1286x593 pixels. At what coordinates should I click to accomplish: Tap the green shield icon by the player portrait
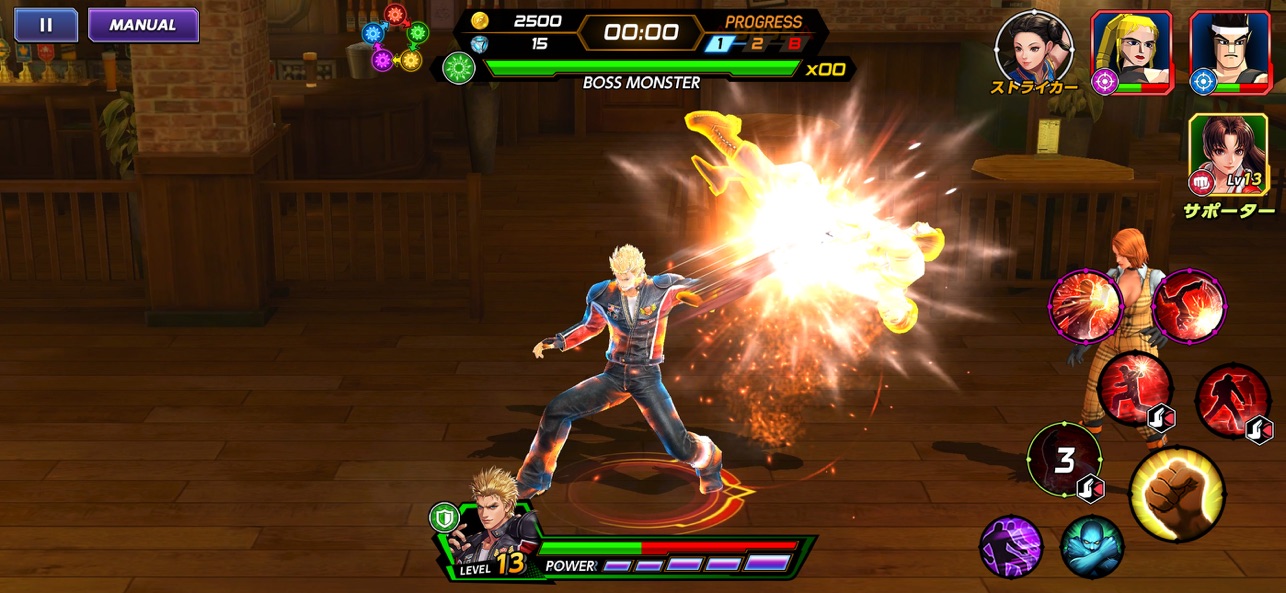point(443,517)
